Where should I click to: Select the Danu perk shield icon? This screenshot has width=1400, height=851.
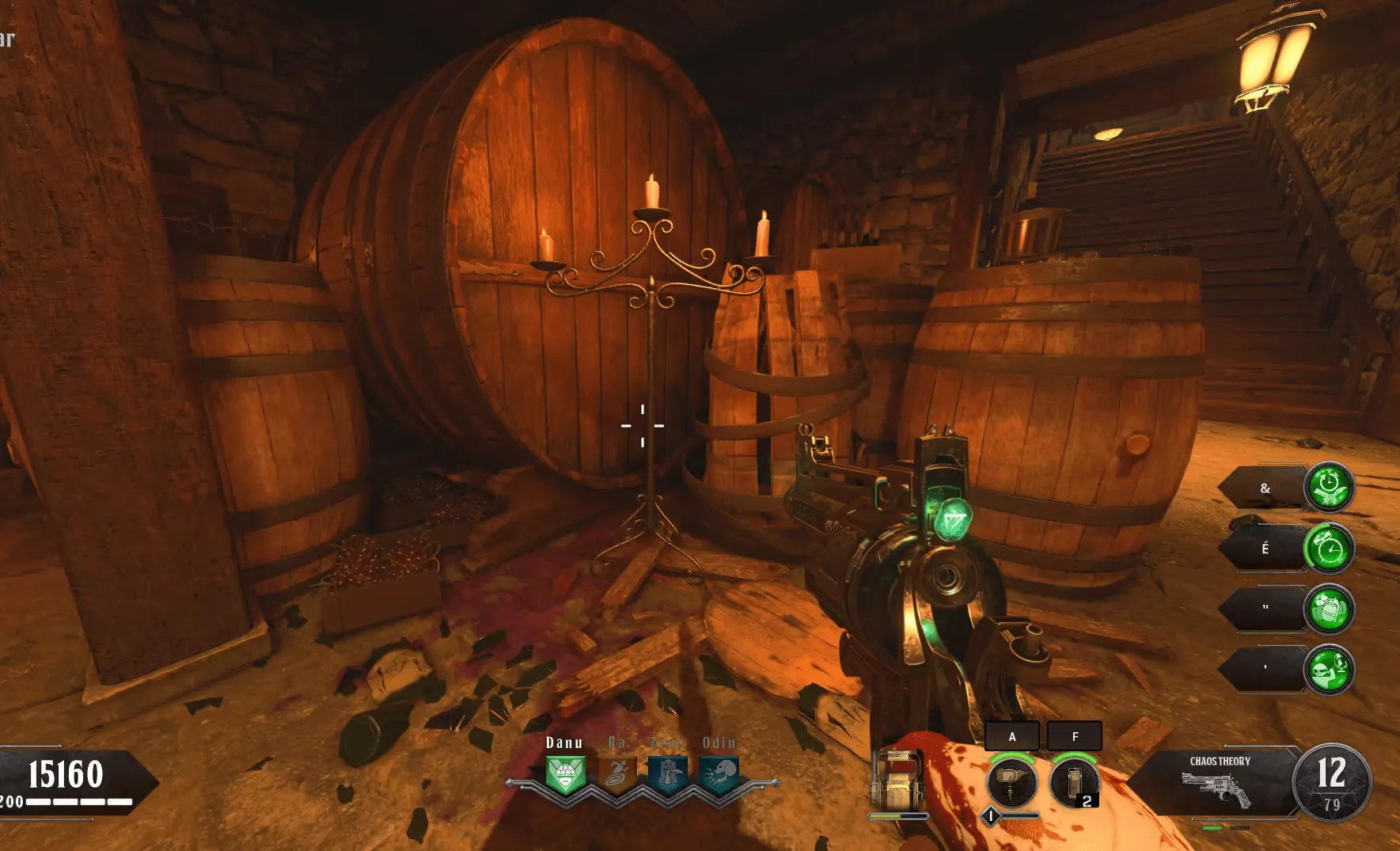point(565,774)
